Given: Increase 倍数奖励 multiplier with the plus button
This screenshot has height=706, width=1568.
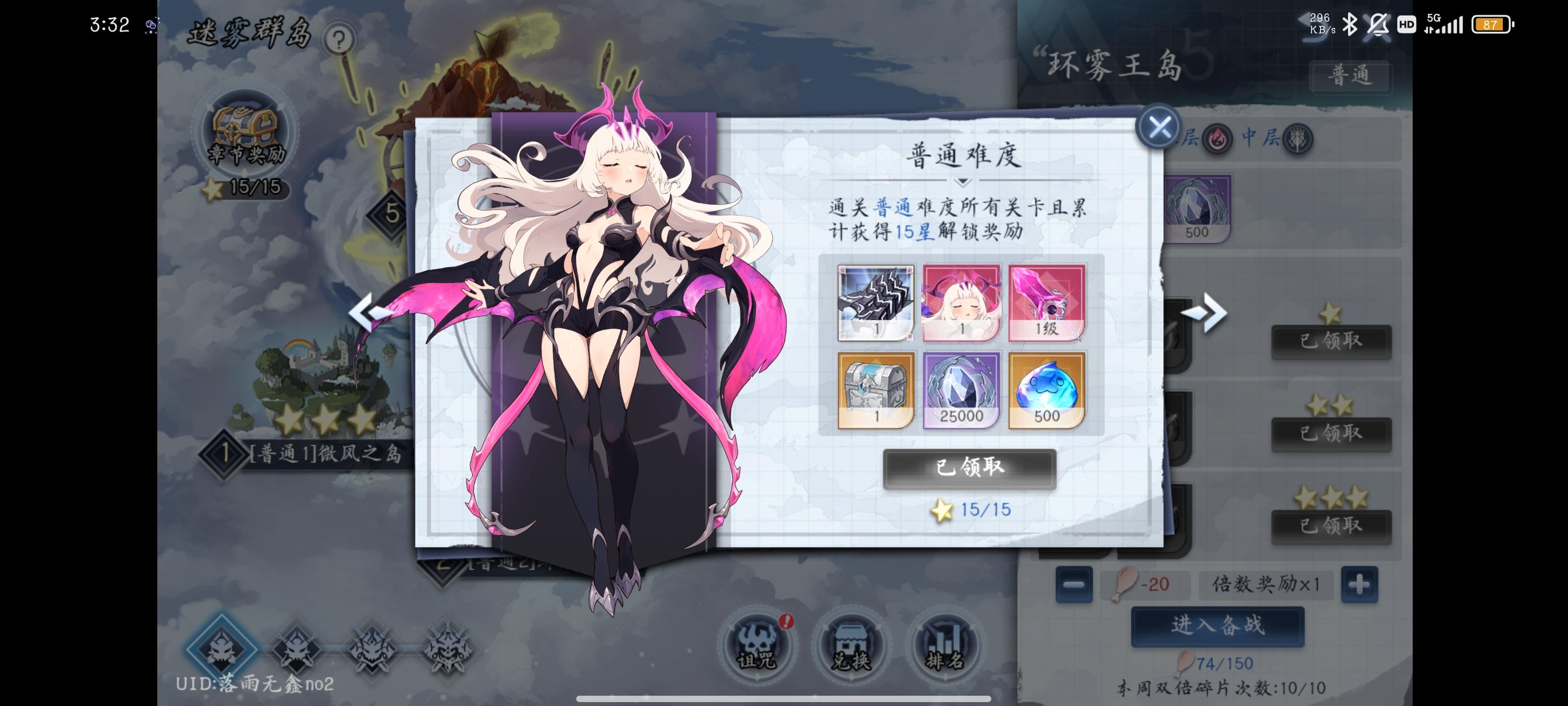Looking at the screenshot, I should click(1359, 584).
